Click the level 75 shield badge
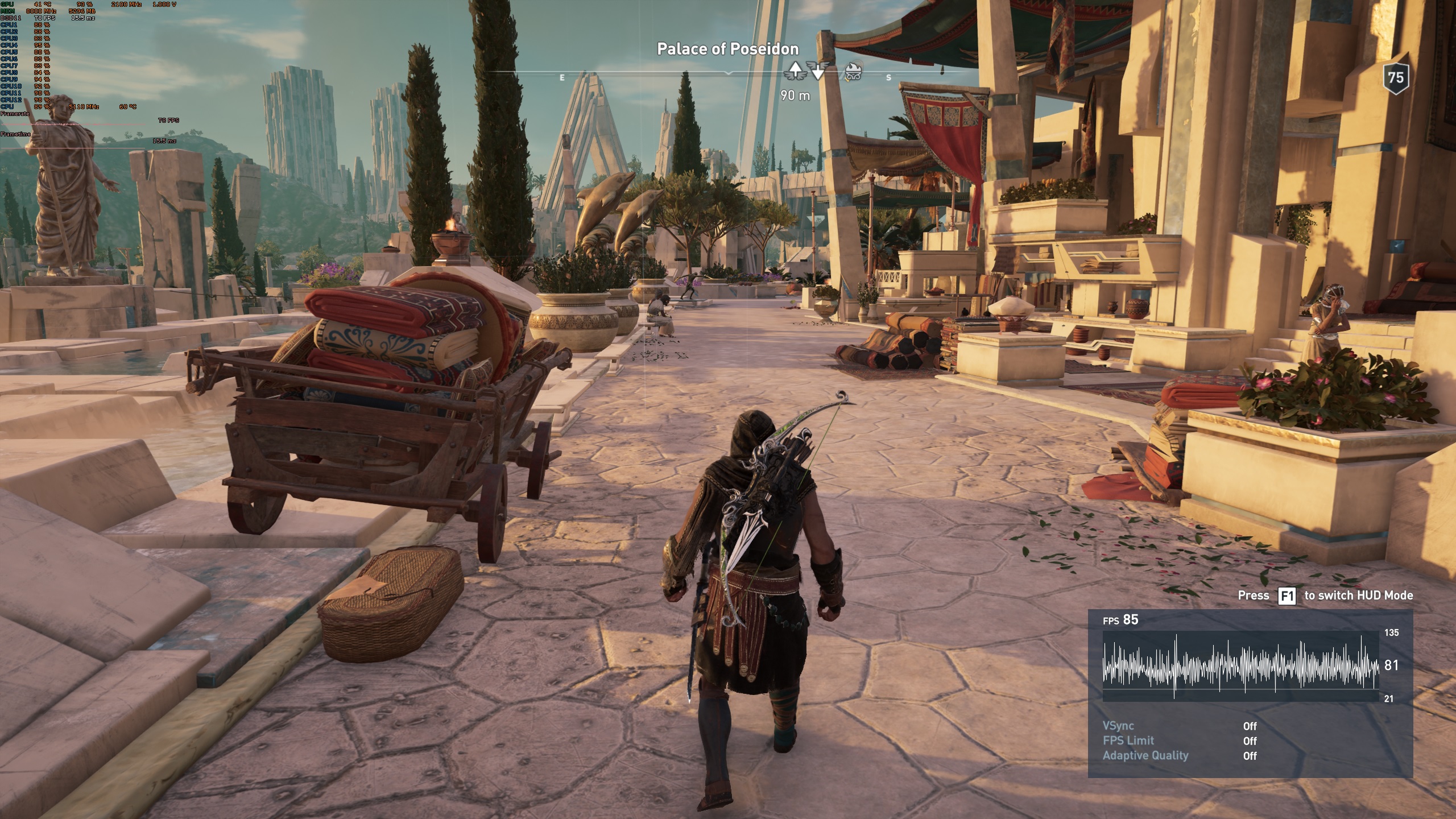 tap(1395, 77)
